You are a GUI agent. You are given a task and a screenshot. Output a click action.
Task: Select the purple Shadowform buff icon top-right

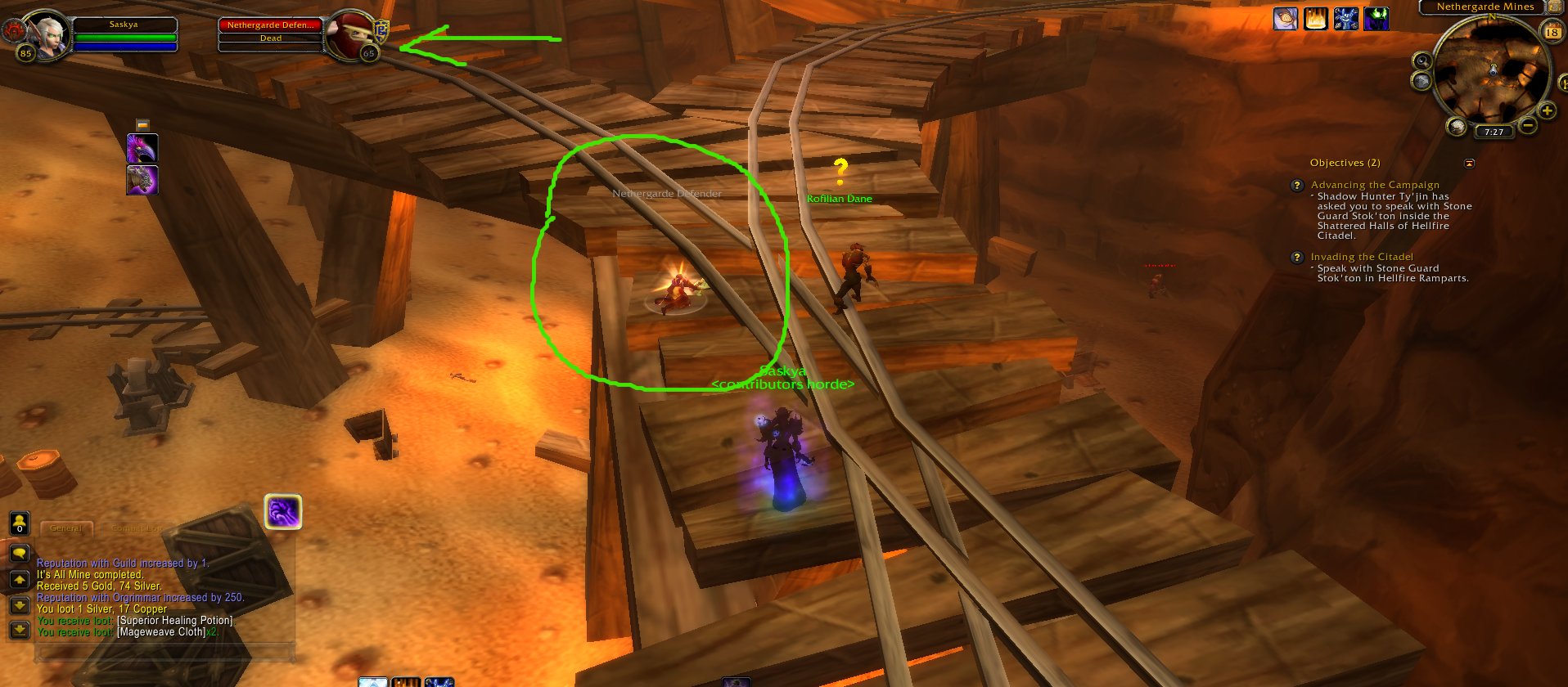point(1375,19)
